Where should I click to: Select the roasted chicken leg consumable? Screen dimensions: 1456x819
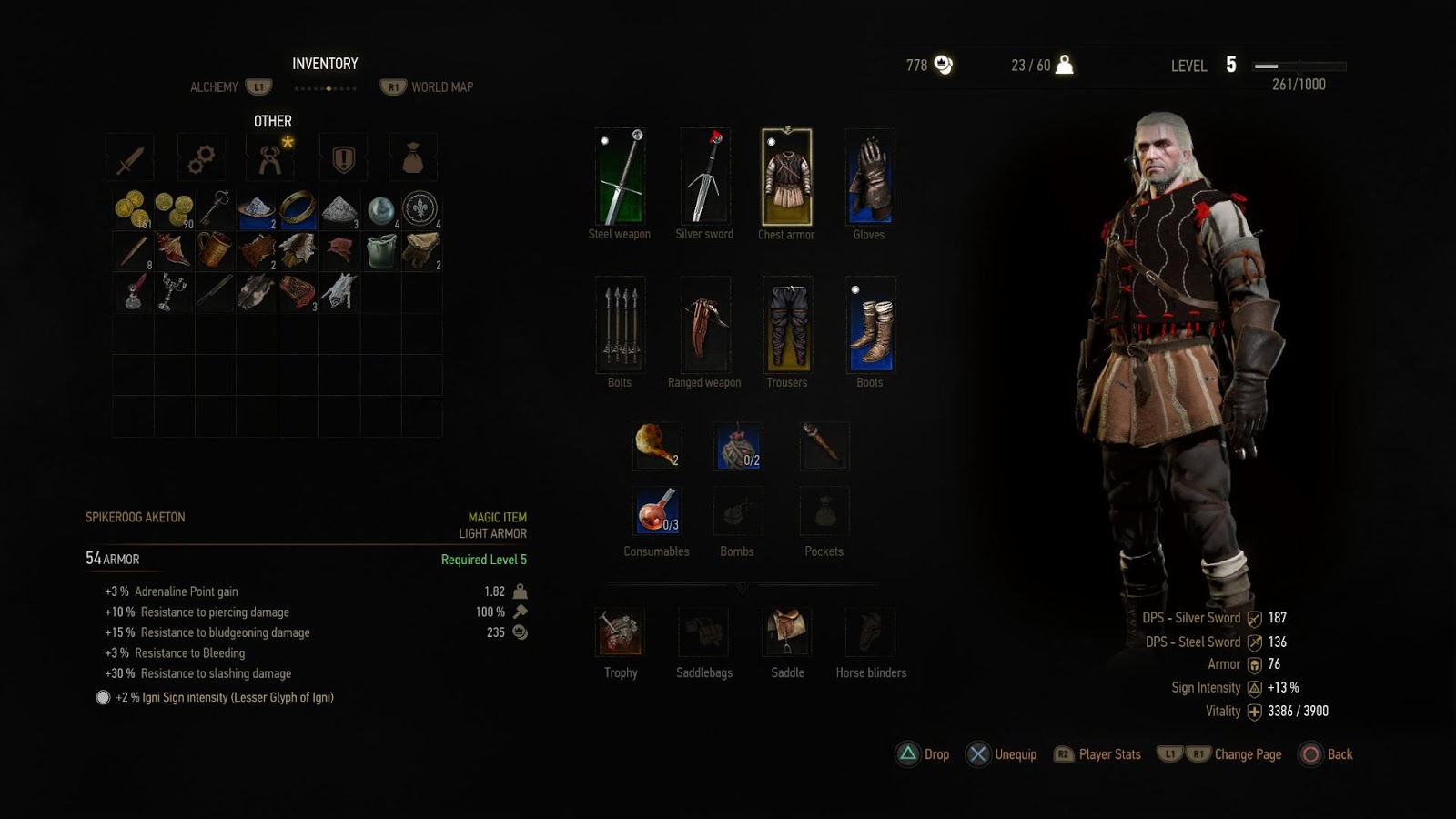tap(656, 445)
